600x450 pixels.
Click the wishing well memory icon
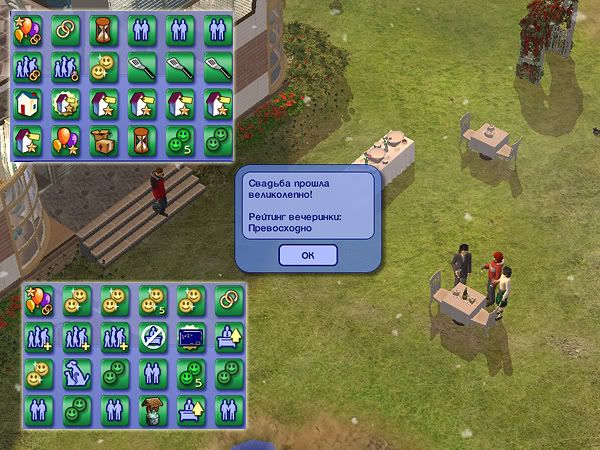152,410
